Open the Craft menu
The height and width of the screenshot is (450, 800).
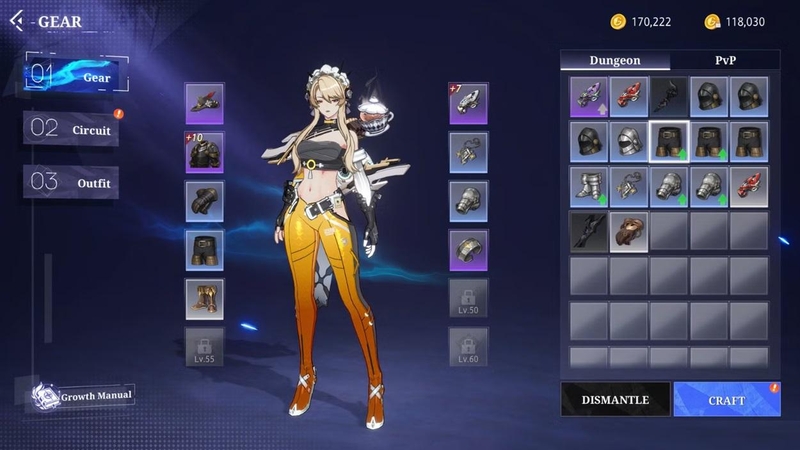[727, 400]
